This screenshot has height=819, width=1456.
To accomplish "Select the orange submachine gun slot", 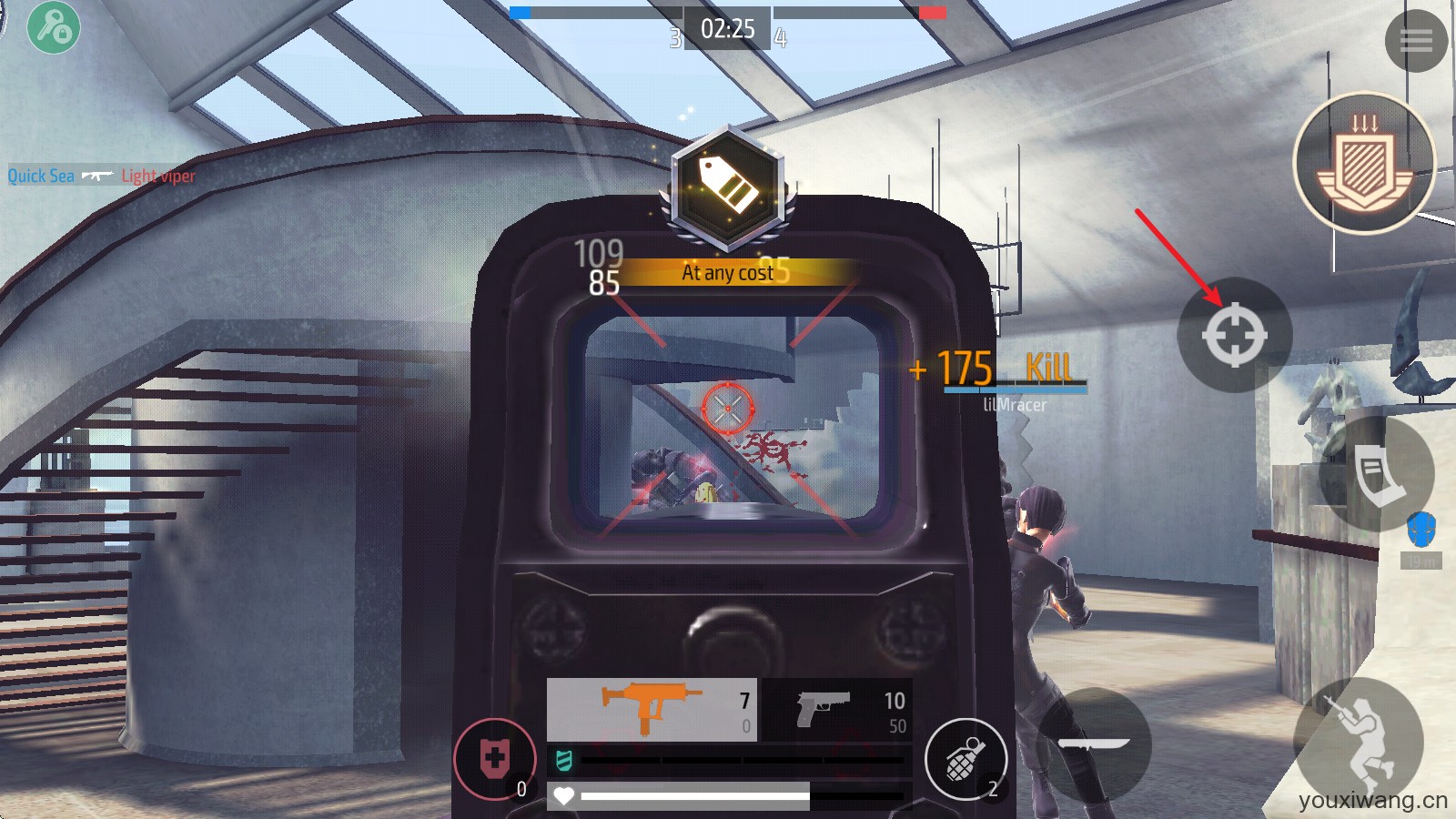I will click(x=652, y=710).
